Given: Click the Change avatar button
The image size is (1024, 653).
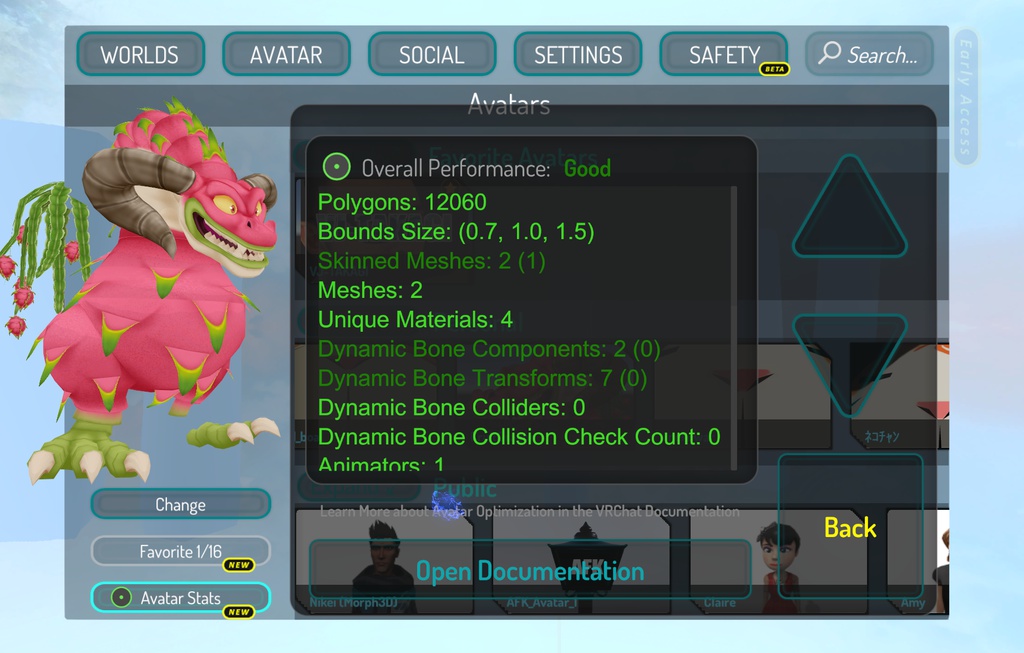Looking at the screenshot, I should pos(180,504).
